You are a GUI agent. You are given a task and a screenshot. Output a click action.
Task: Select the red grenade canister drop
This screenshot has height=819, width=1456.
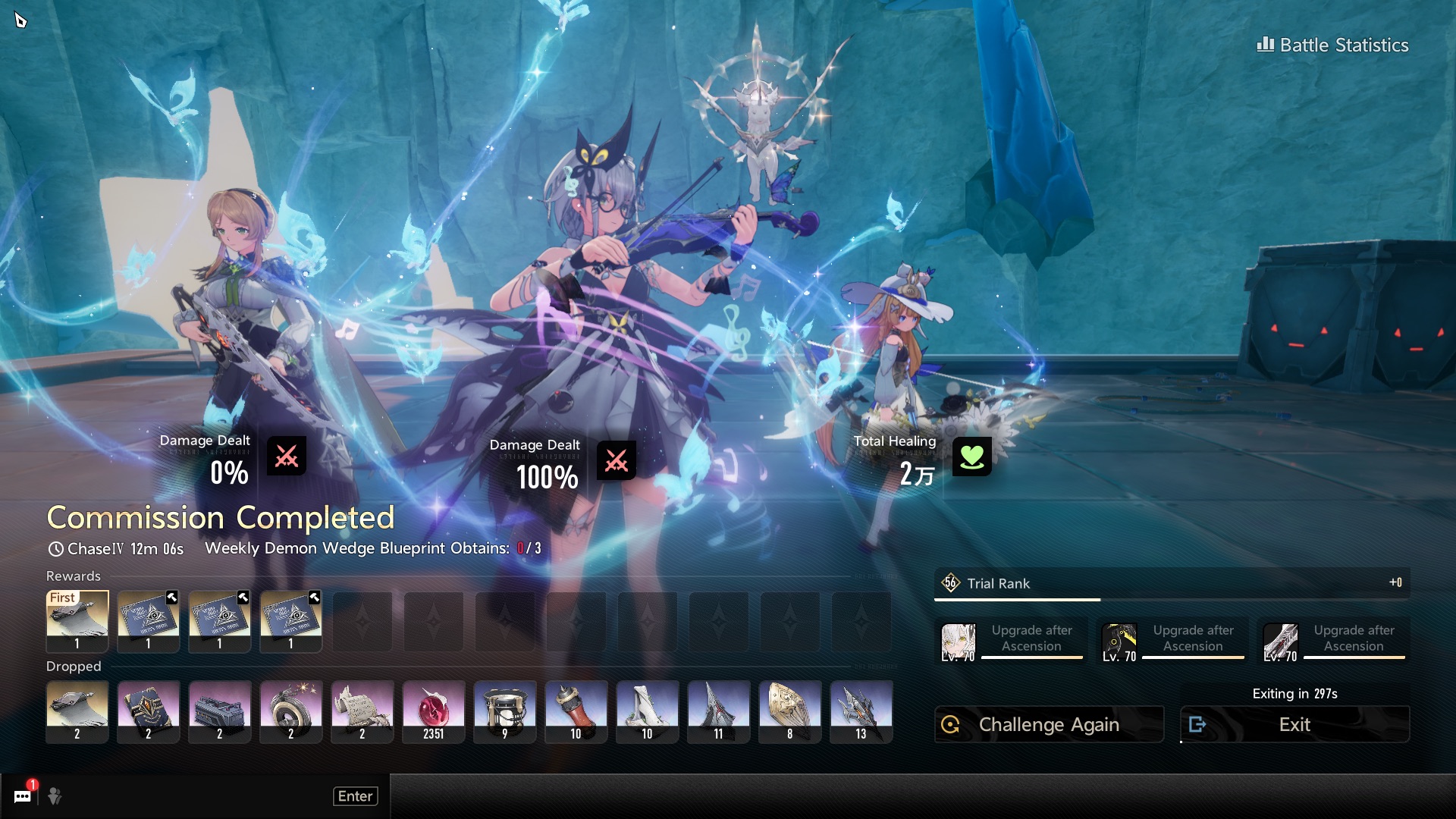tap(576, 711)
